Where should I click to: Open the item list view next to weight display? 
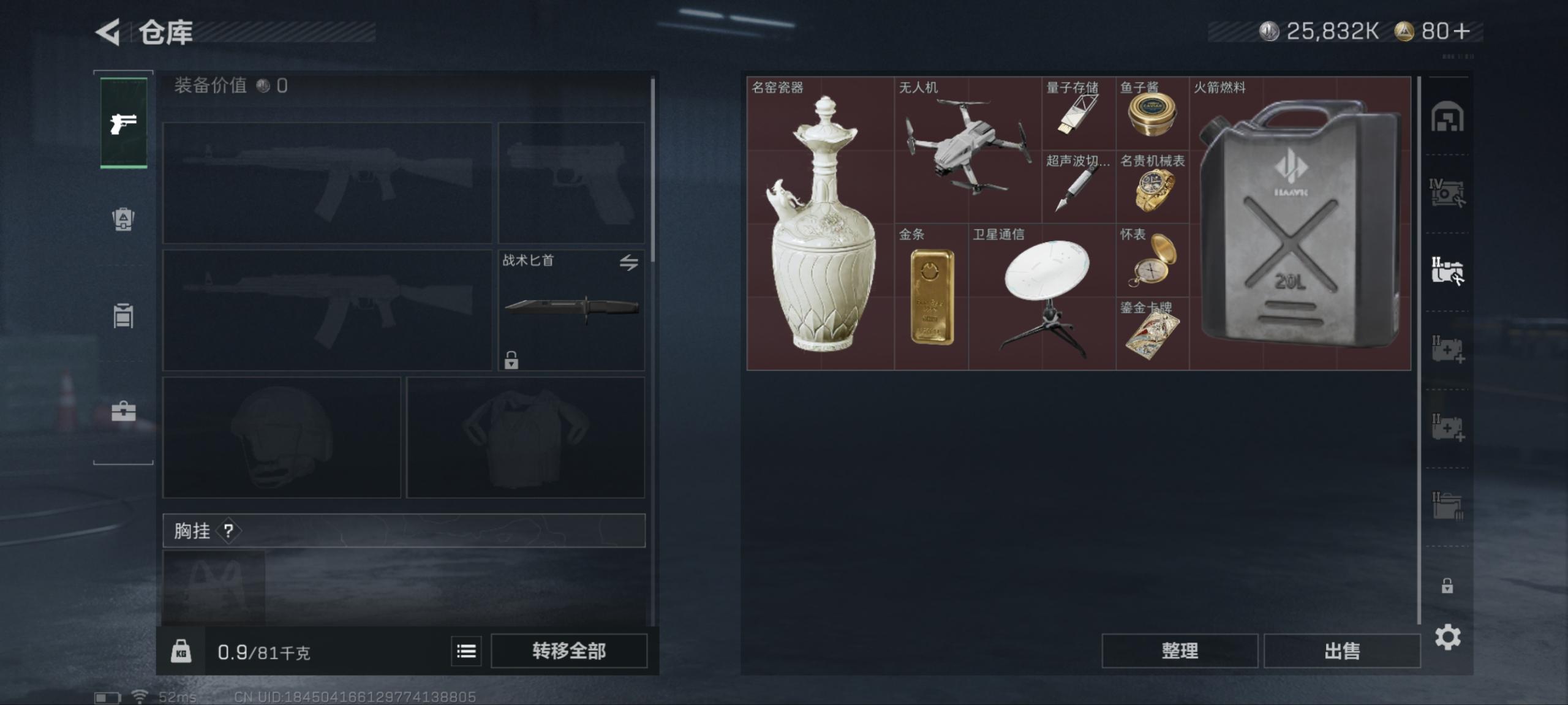click(465, 651)
